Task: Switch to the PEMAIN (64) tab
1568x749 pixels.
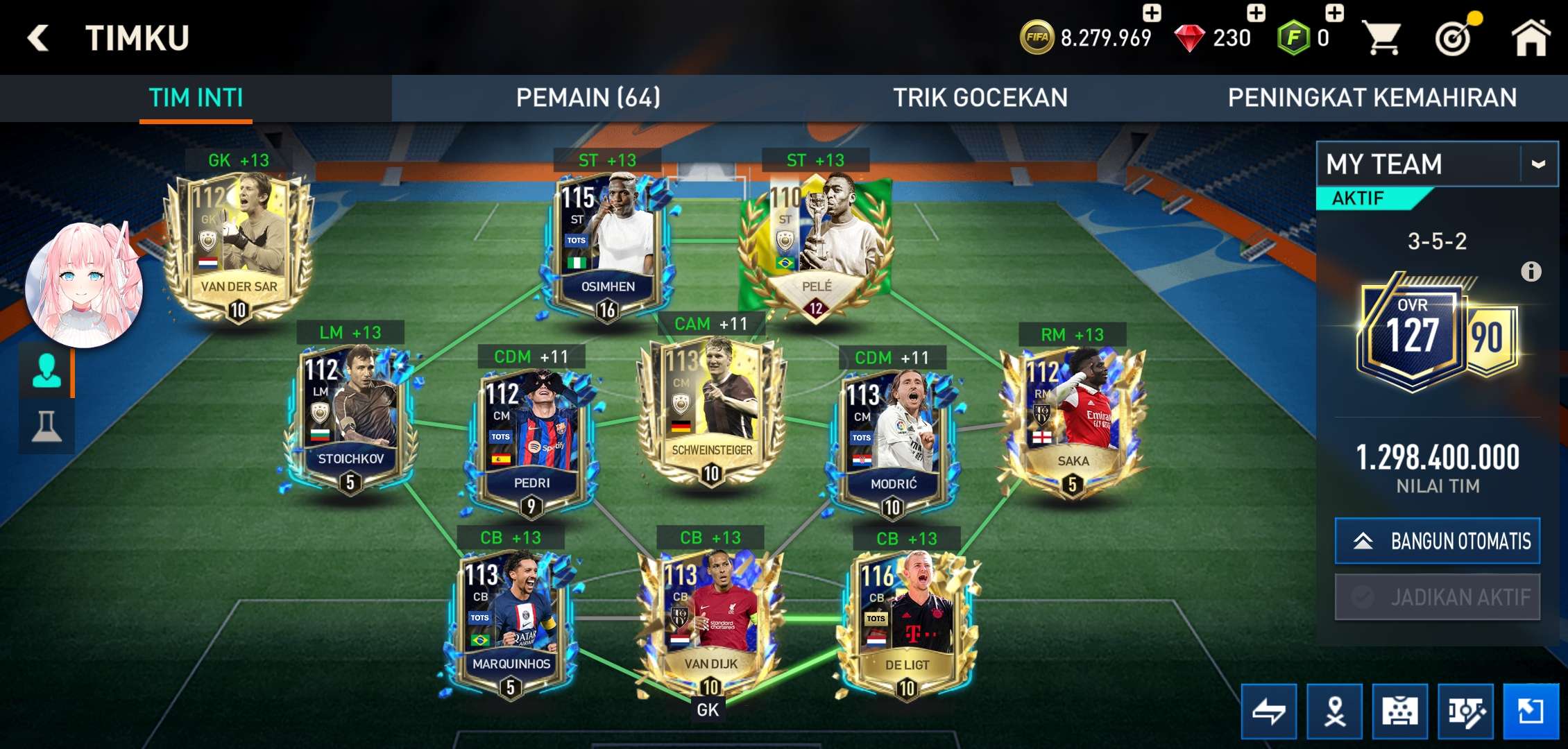Action: (x=588, y=98)
